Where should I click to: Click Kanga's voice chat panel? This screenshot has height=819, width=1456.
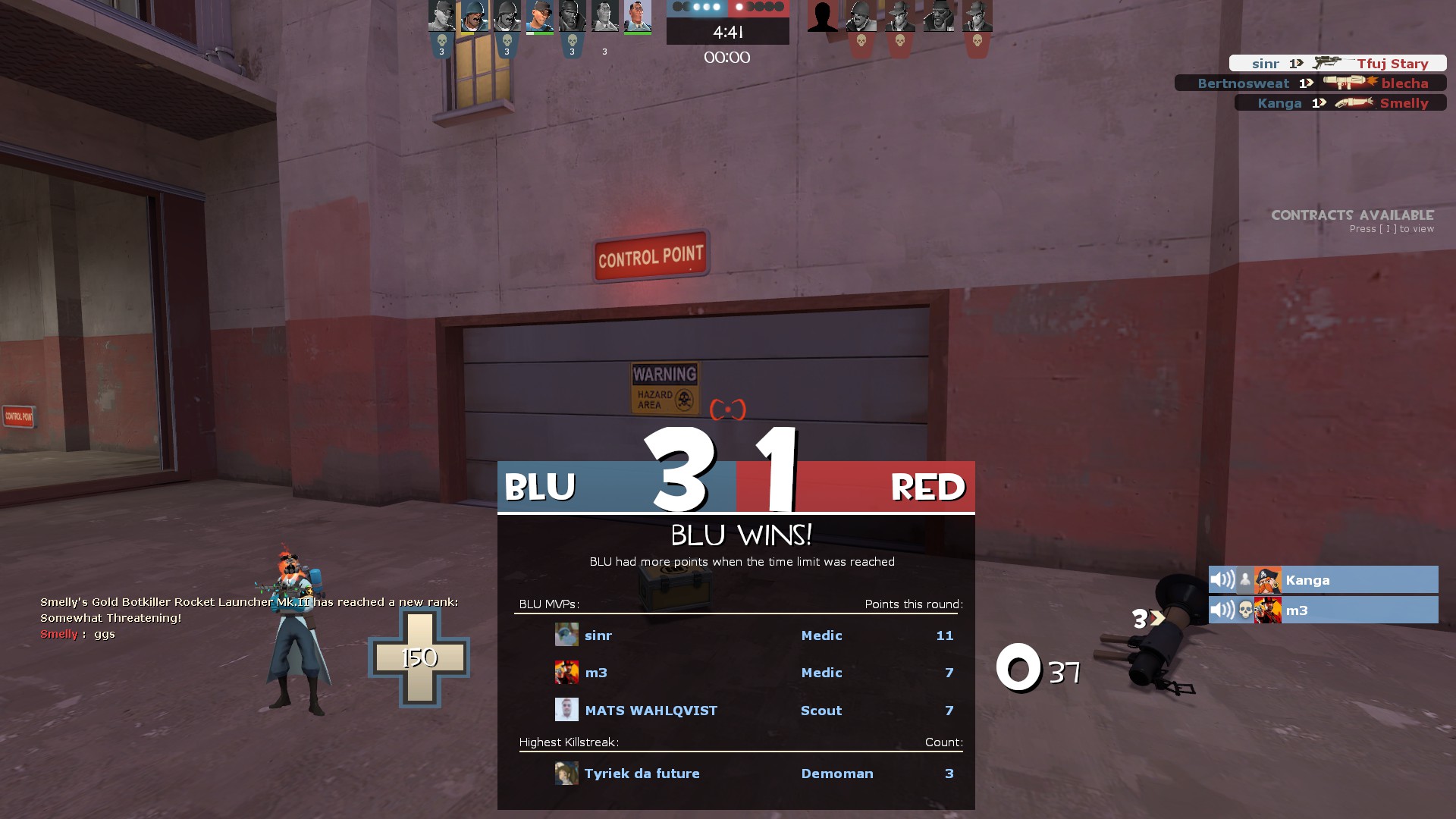click(x=1323, y=580)
